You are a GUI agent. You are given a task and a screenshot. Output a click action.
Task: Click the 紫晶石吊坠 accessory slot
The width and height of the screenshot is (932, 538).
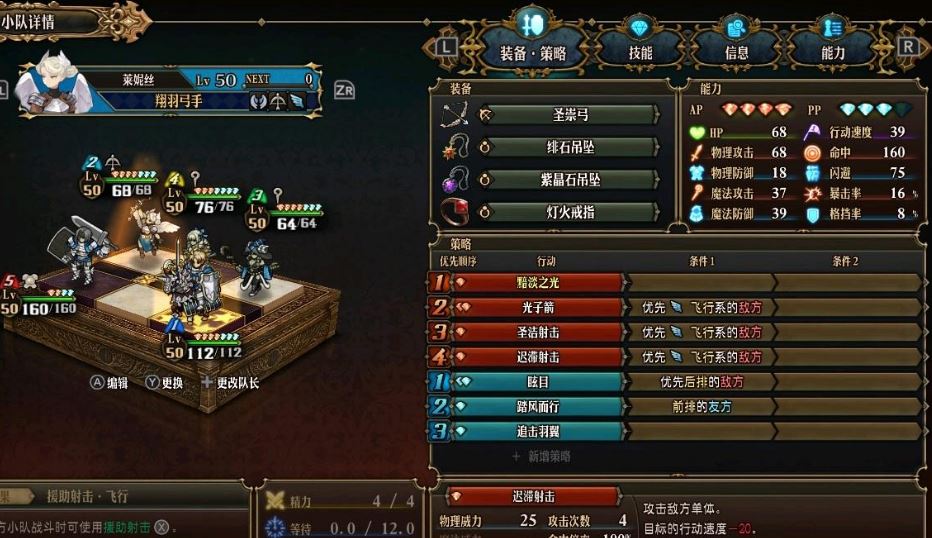point(570,180)
